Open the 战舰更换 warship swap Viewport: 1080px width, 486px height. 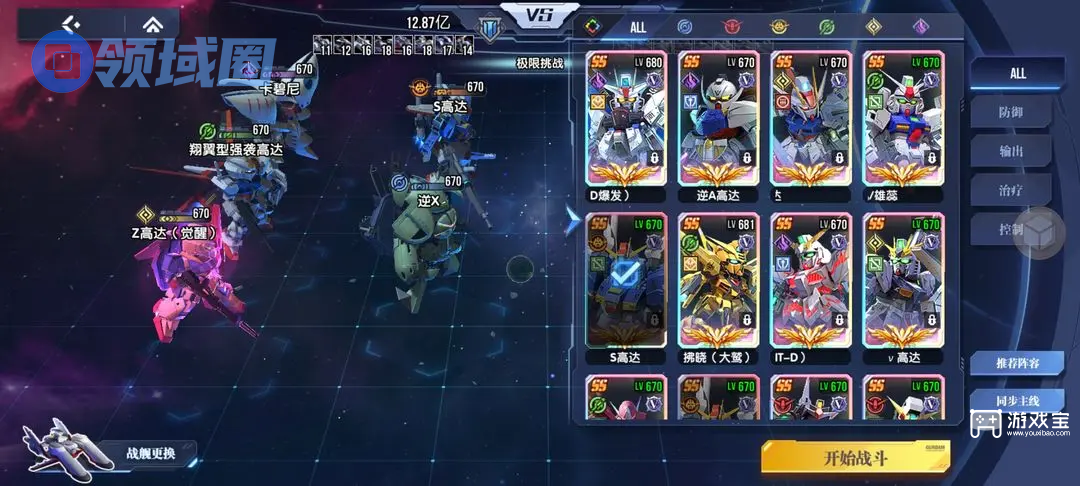(x=150, y=453)
